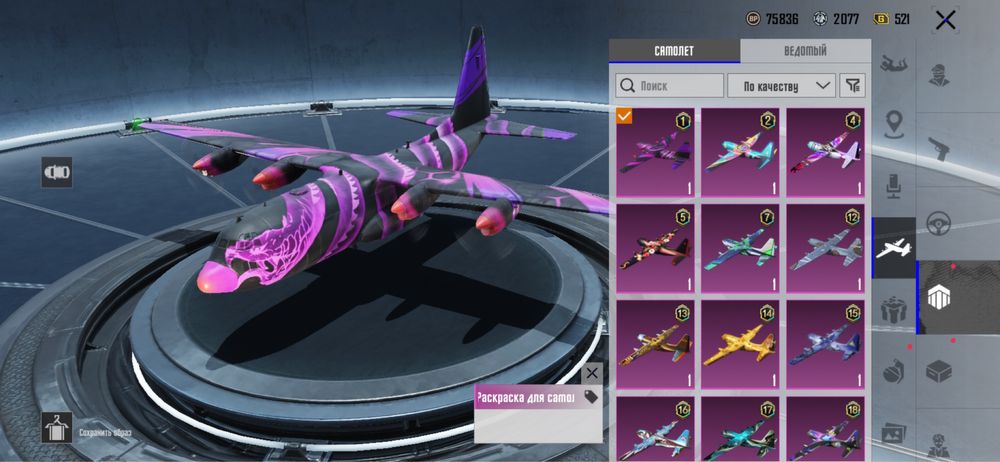Choose the golden plane skin numbered 14
Image resolution: width=1000 pixels, height=462 pixels.
pos(740,345)
